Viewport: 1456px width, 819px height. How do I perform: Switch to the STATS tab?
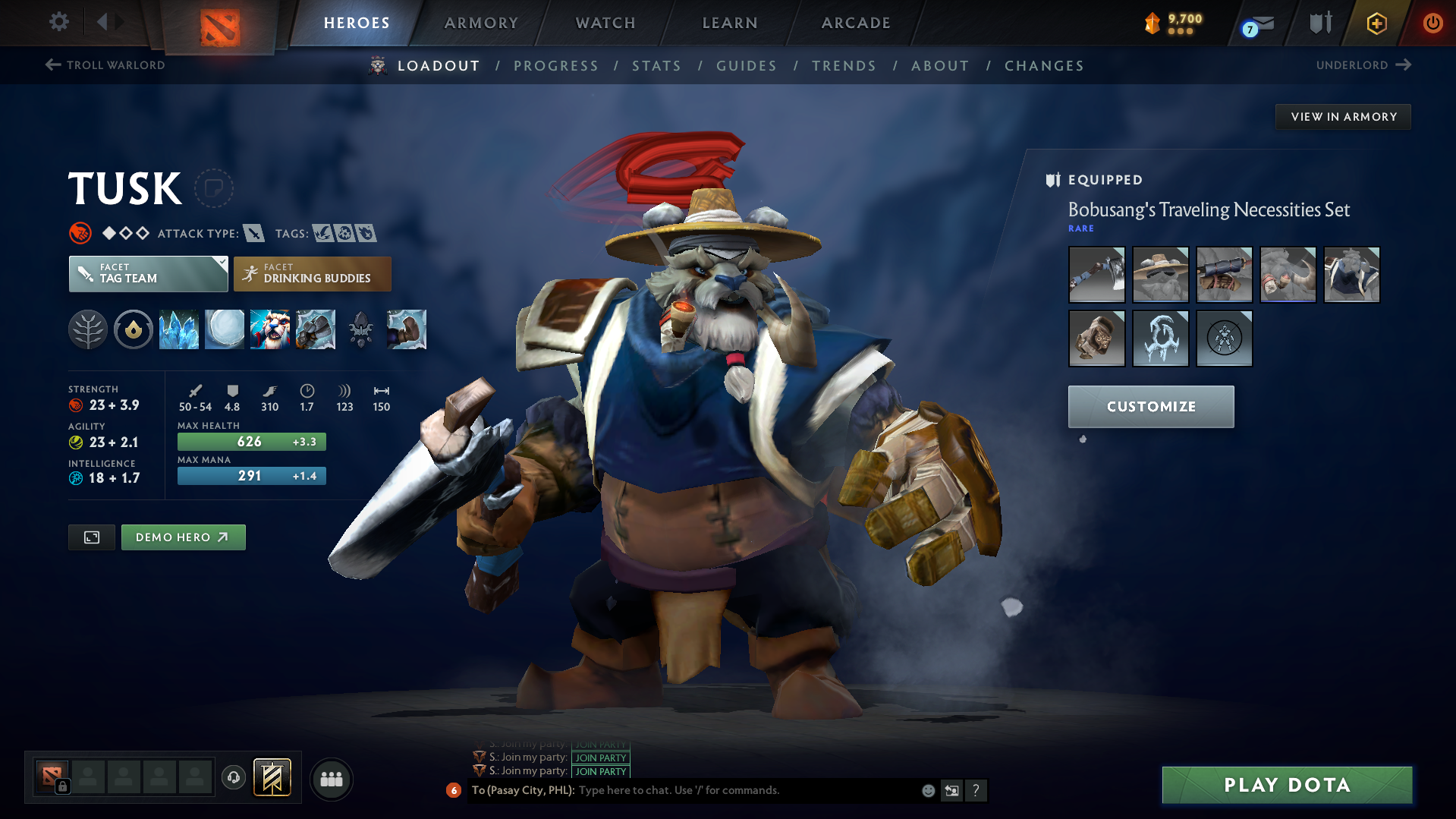pyautogui.click(x=656, y=66)
